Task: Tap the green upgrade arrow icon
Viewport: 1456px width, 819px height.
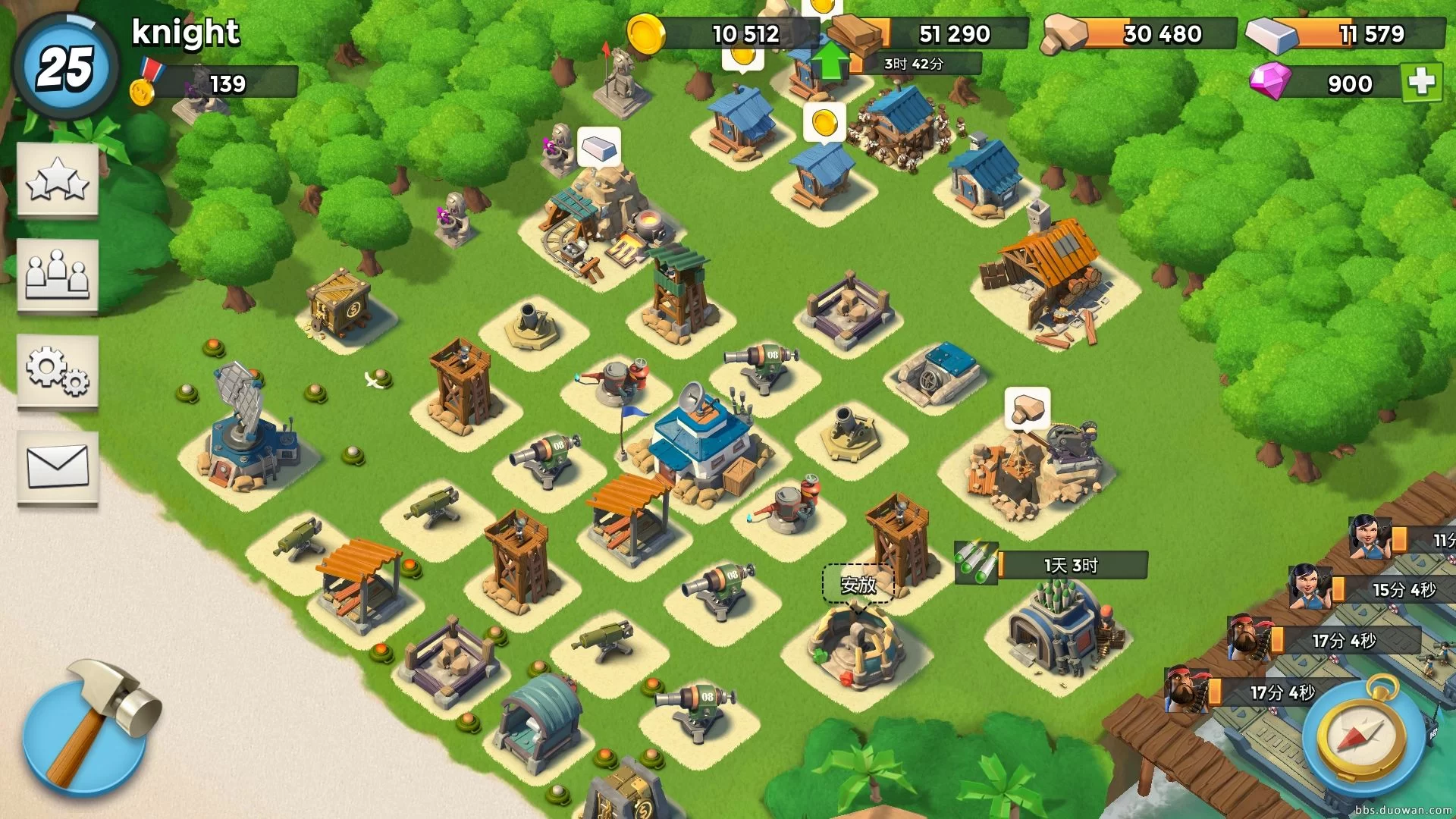Action: point(830,60)
